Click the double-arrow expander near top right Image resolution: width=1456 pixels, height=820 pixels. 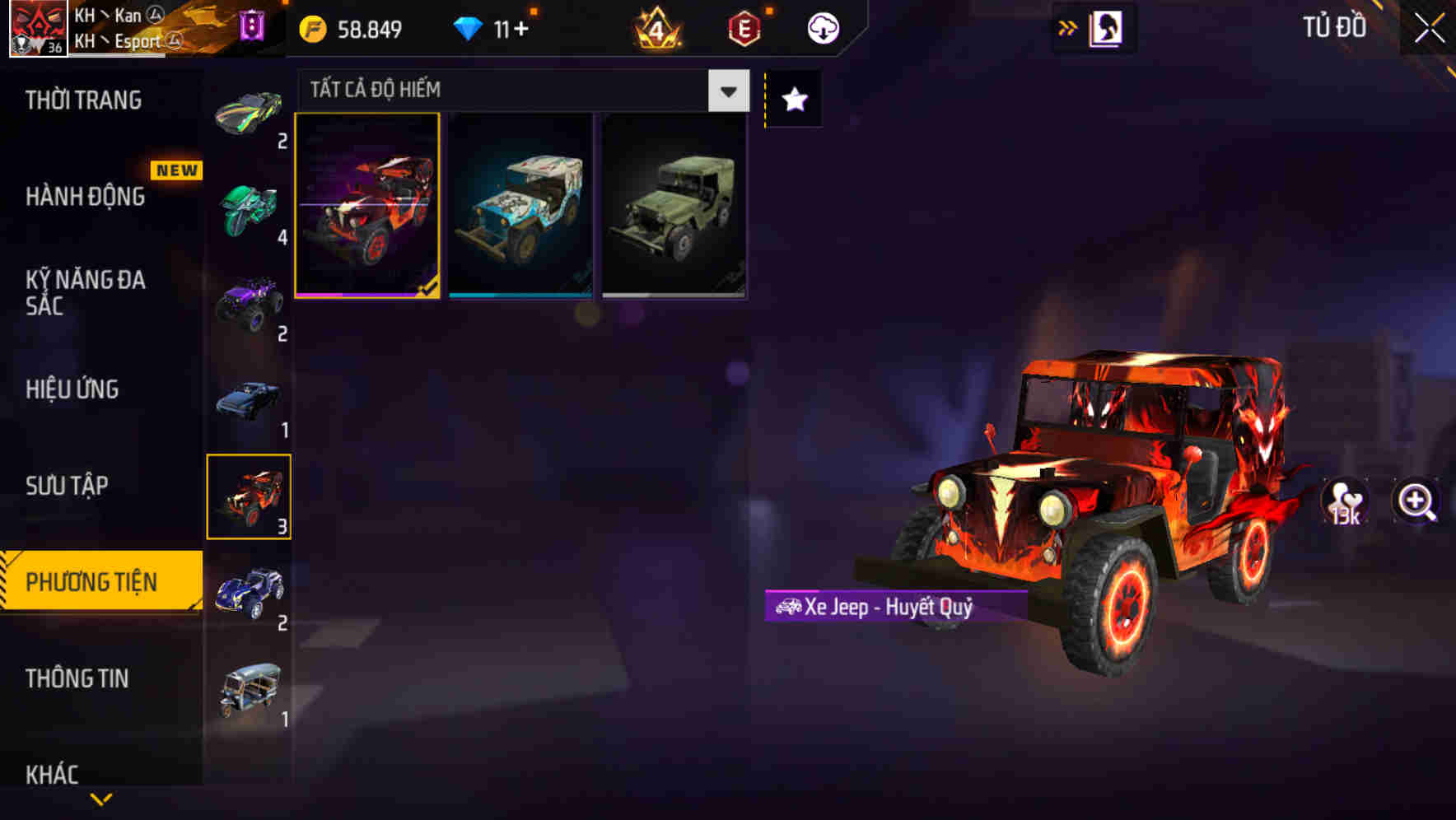coord(1066,26)
